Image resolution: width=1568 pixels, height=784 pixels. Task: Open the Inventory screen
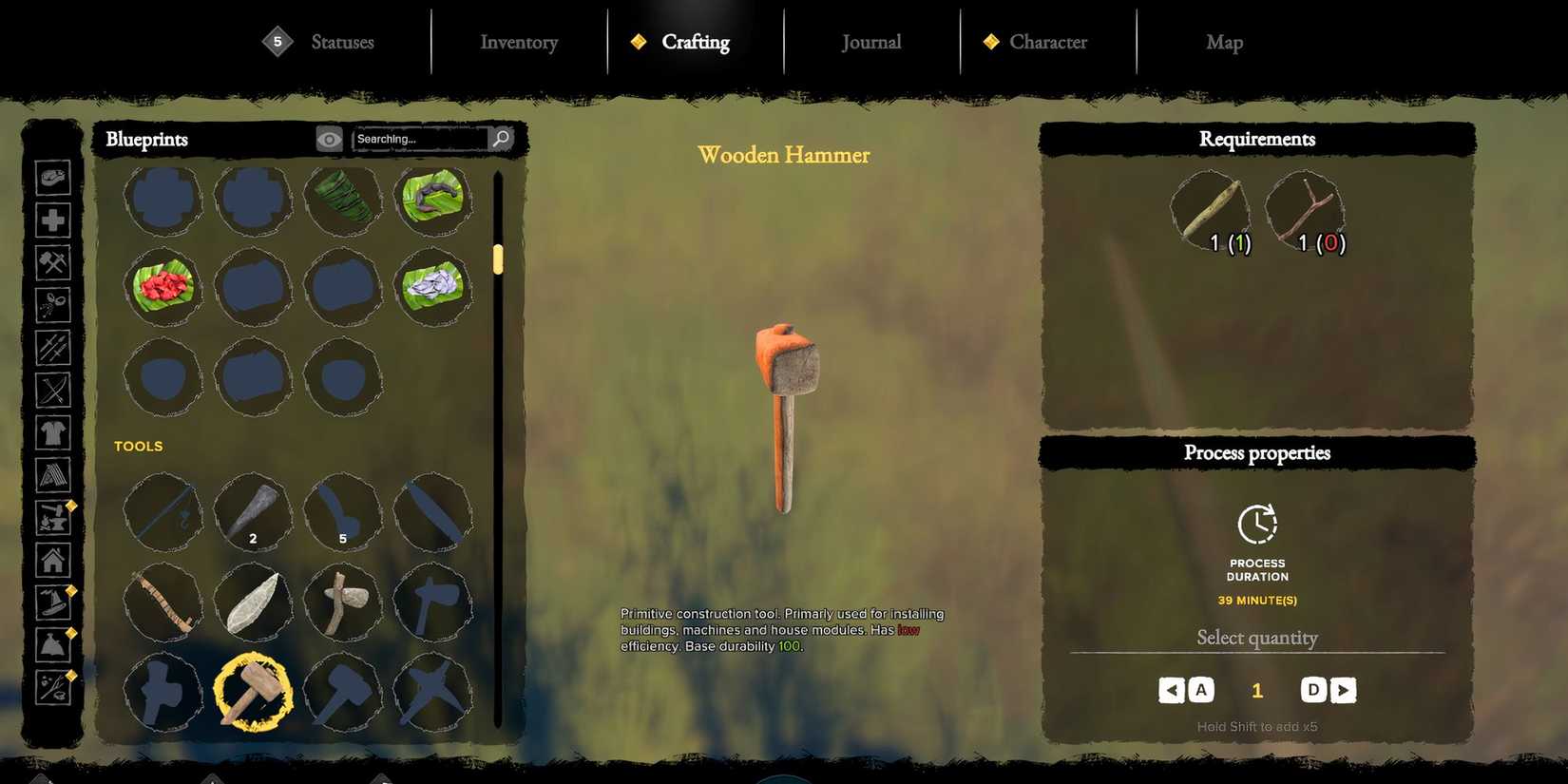pos(518,42)
